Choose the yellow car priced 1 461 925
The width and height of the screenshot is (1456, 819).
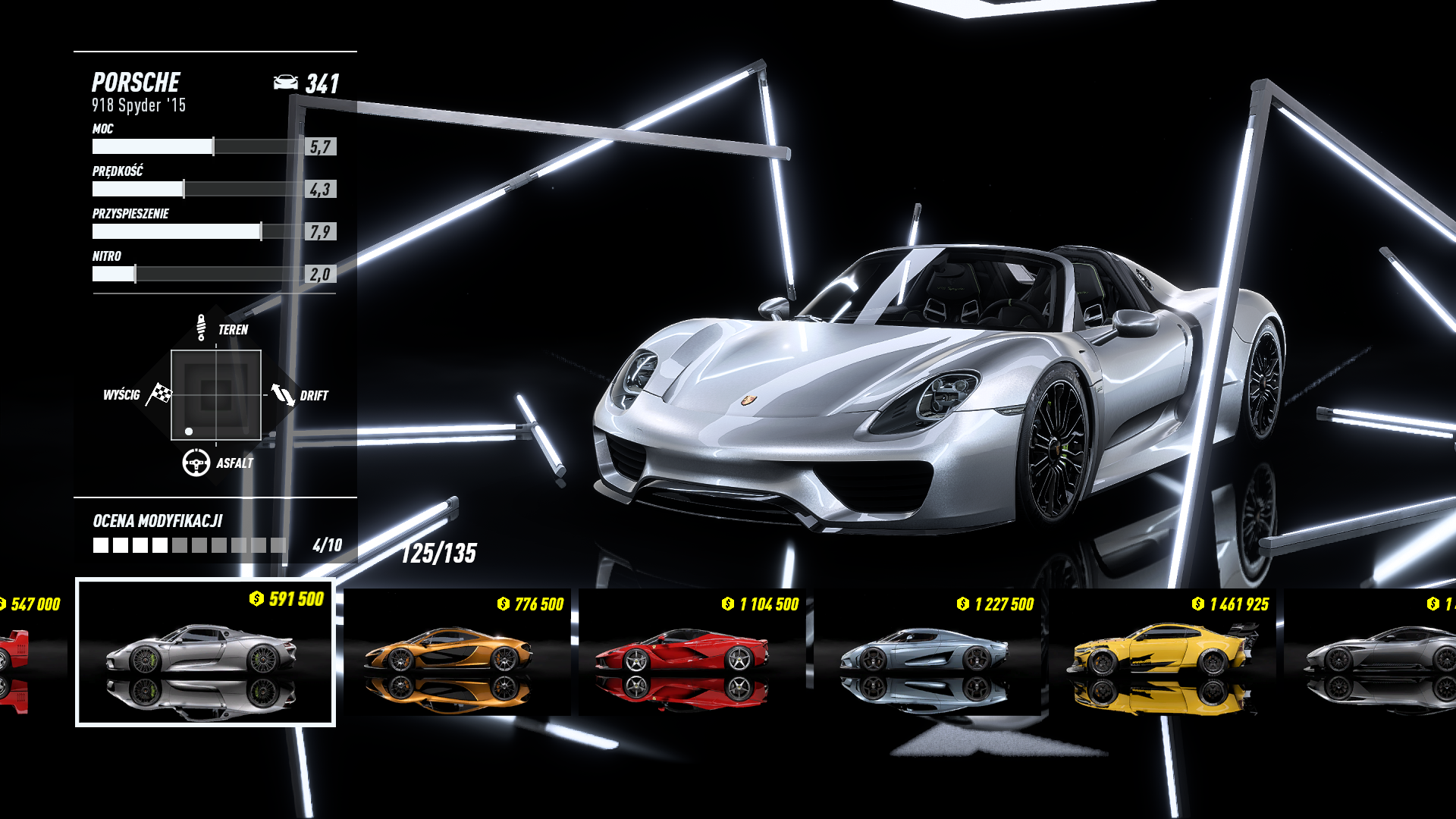pyautogui.click(x=1162, y=652)
